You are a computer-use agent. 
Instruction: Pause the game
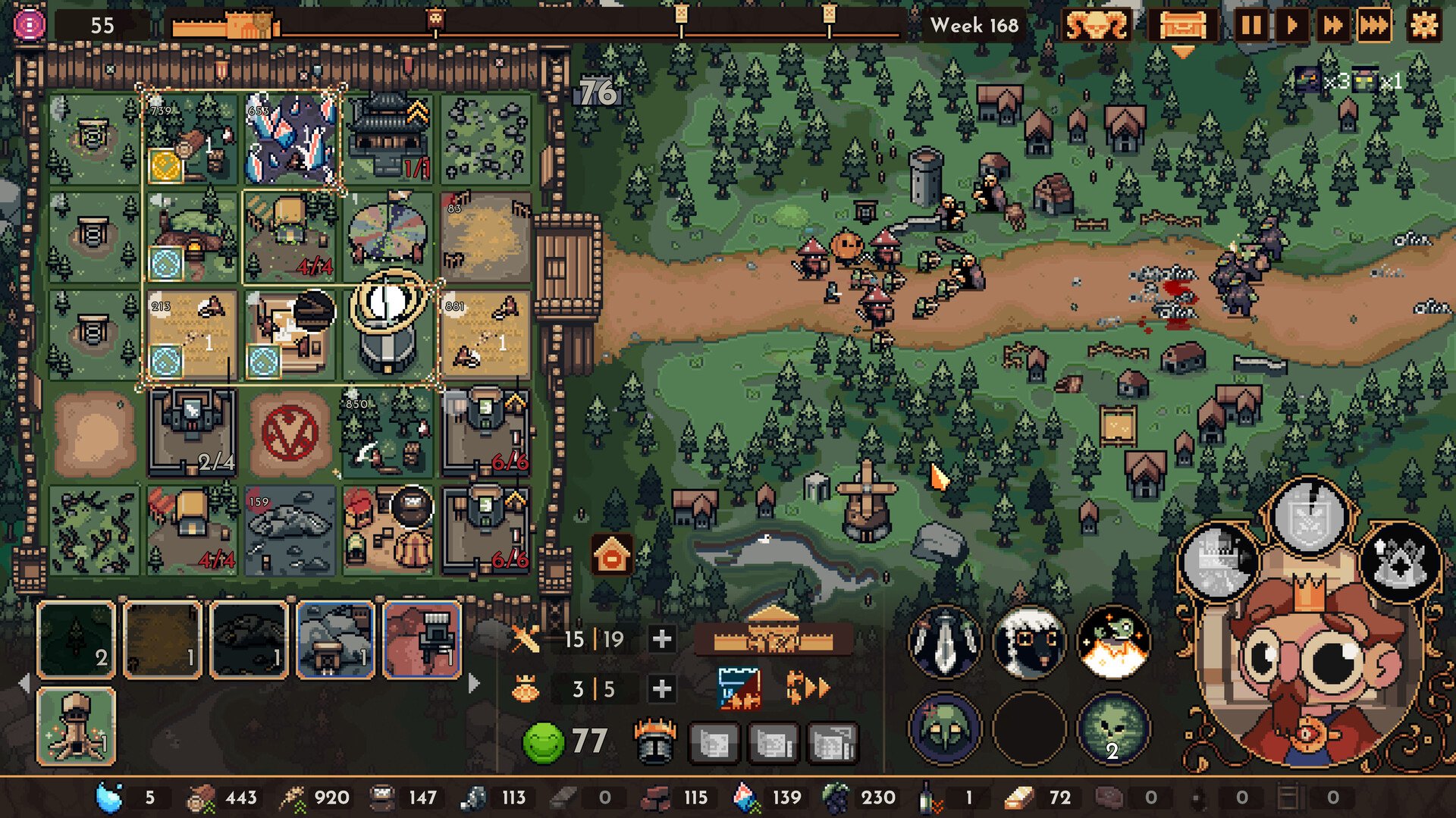click(x=1251, y=26)
